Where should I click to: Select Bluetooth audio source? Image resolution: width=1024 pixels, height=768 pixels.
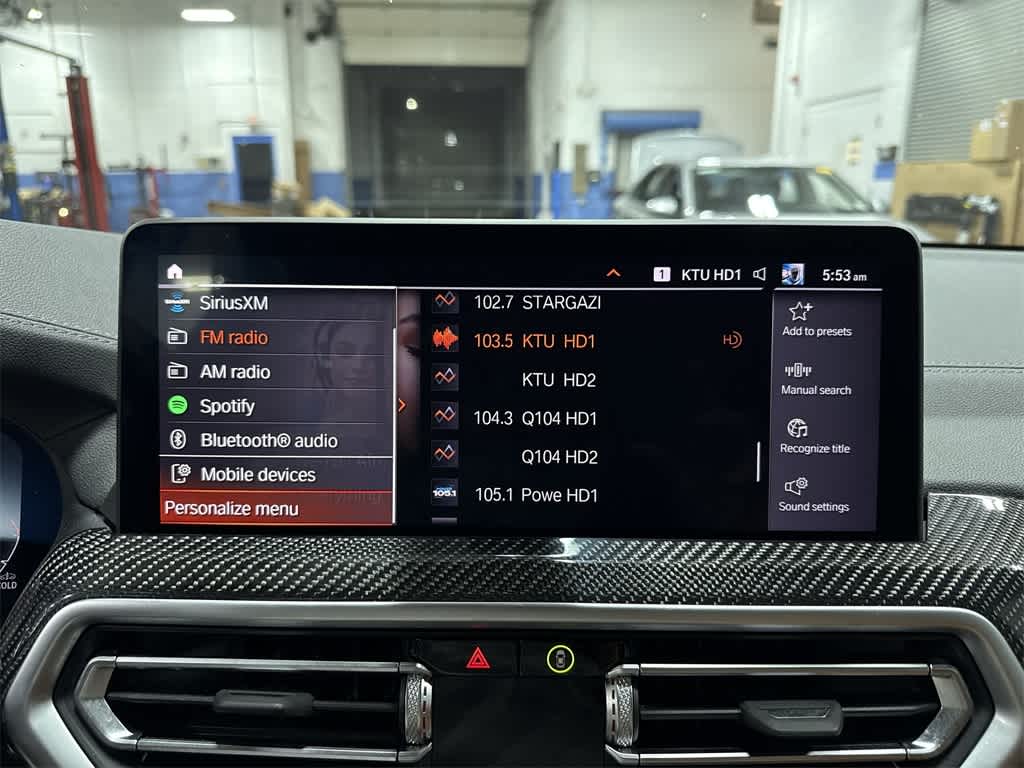click(268, 440)
